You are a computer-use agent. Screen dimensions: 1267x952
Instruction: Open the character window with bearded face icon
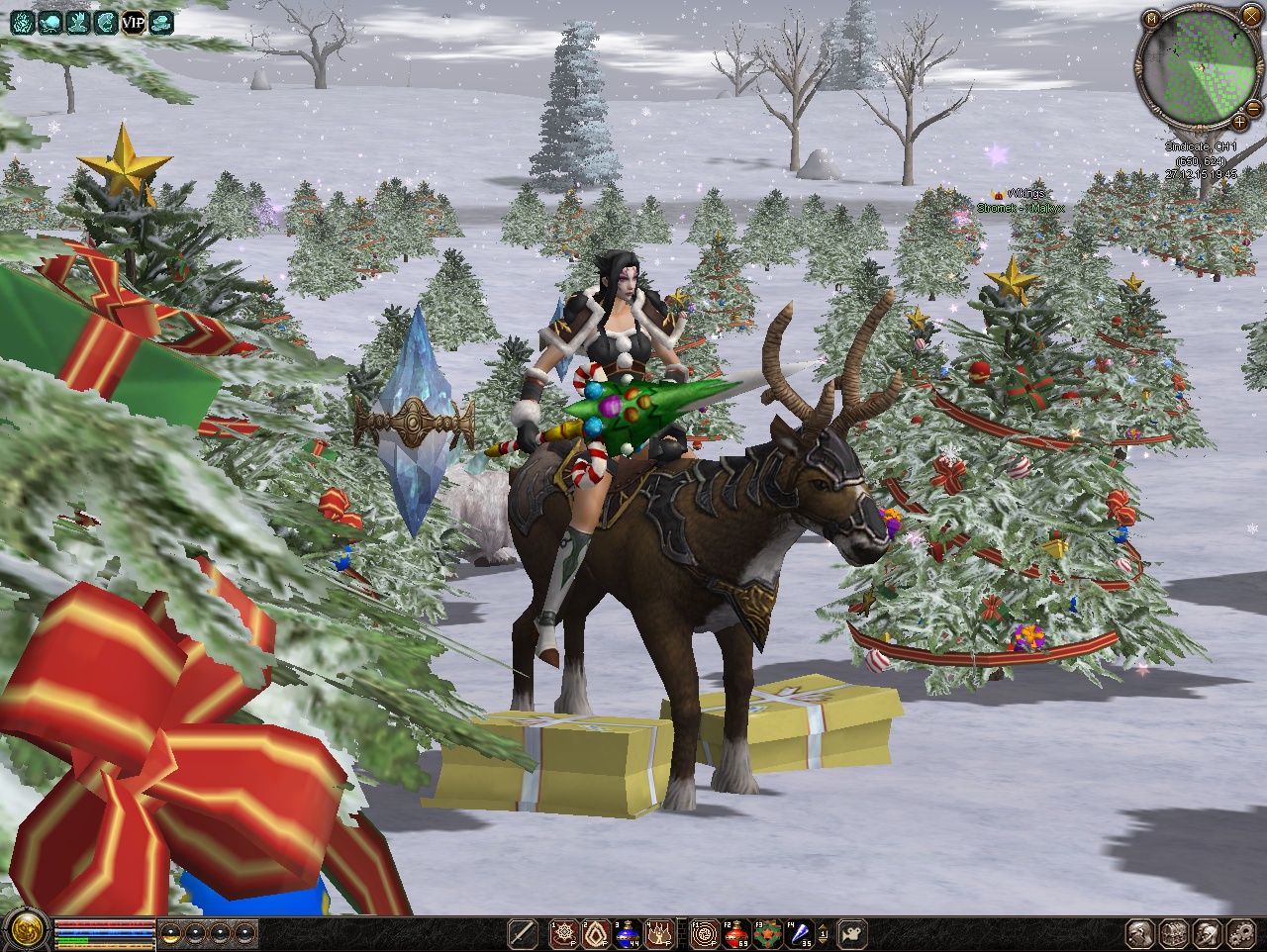1141,932
